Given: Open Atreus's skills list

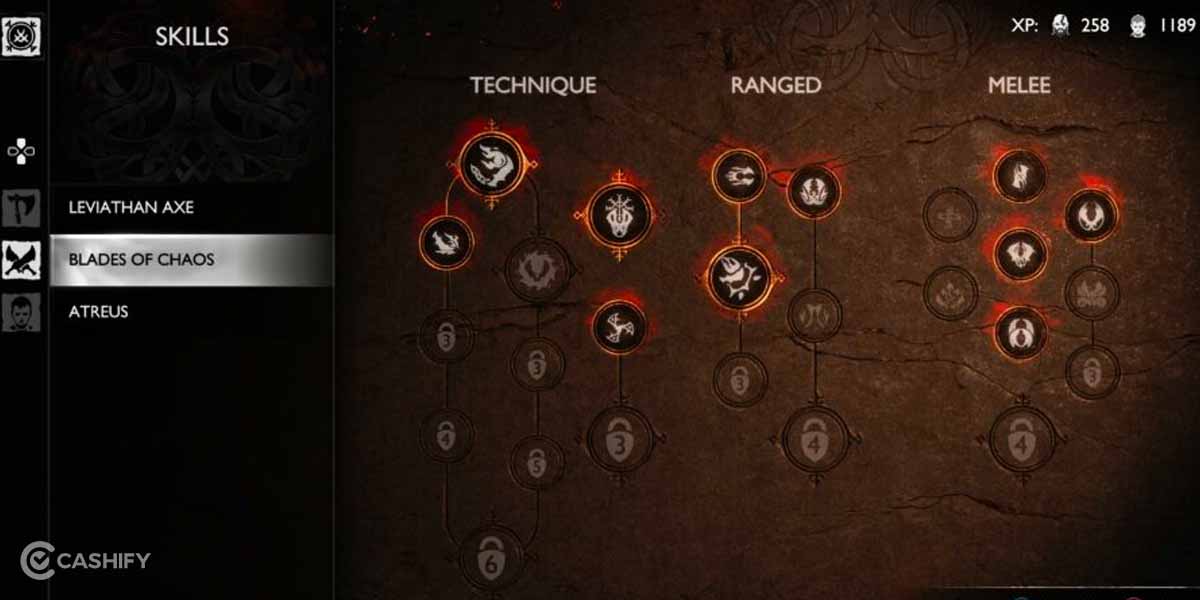Looking at the screenshot, I should (x=98, y=312).
